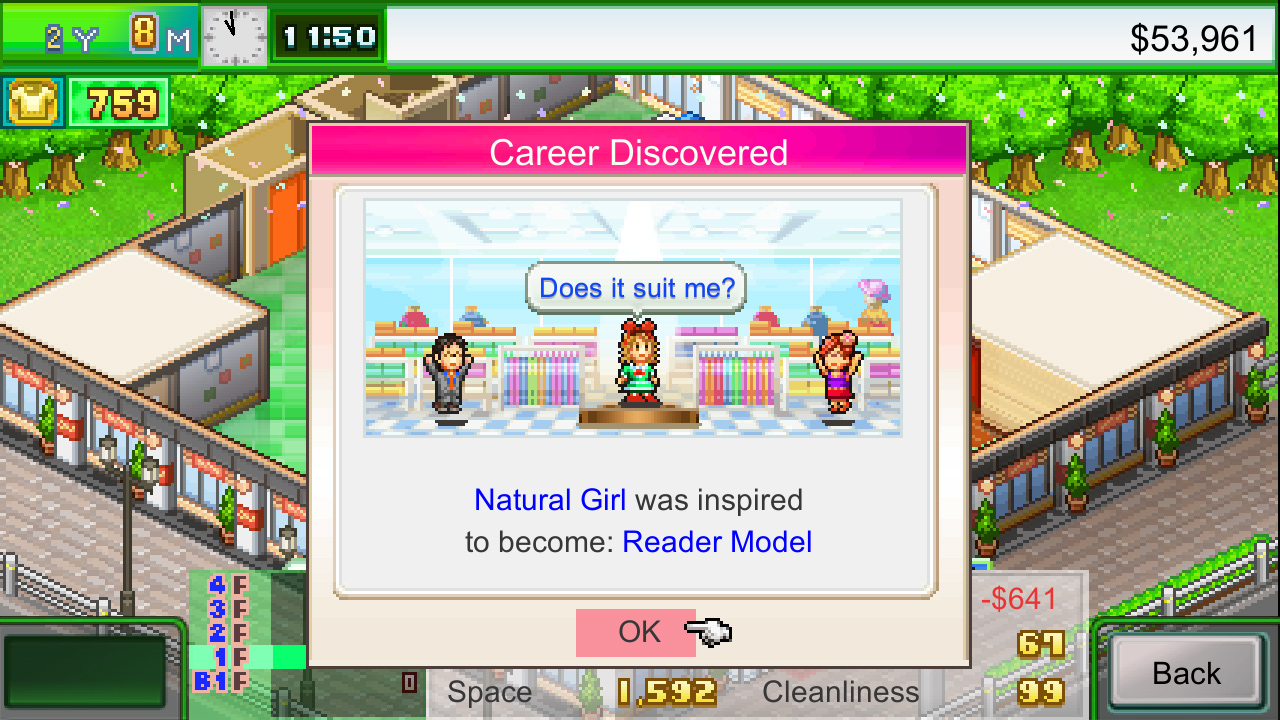1280x720 pixels.
Task: Click the pointing hand cursor beside OK
Action: pos(707,630)
